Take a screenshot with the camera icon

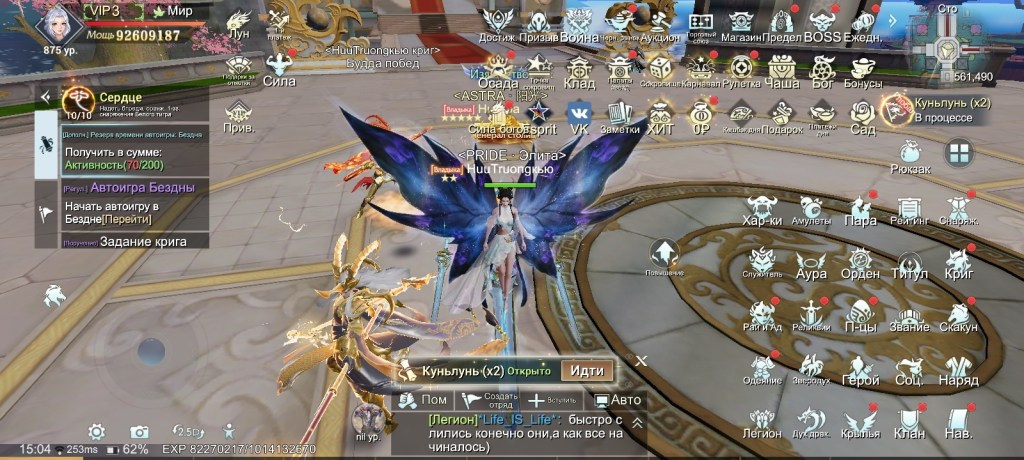(140, 431)
